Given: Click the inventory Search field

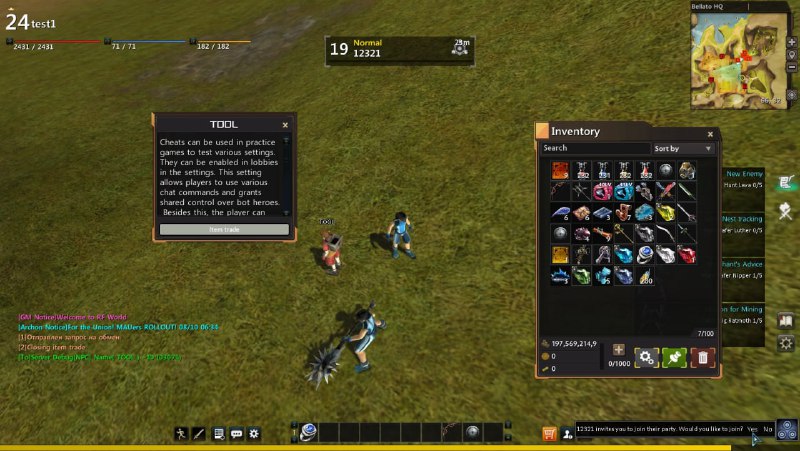Looking at the screenshot, I should pyautogui.click(x=595, y=149).
